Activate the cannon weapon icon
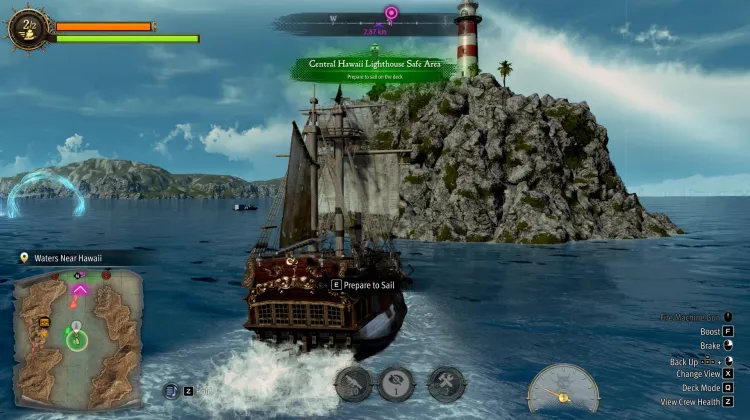750x420 pixels. (x=352, y=382)
